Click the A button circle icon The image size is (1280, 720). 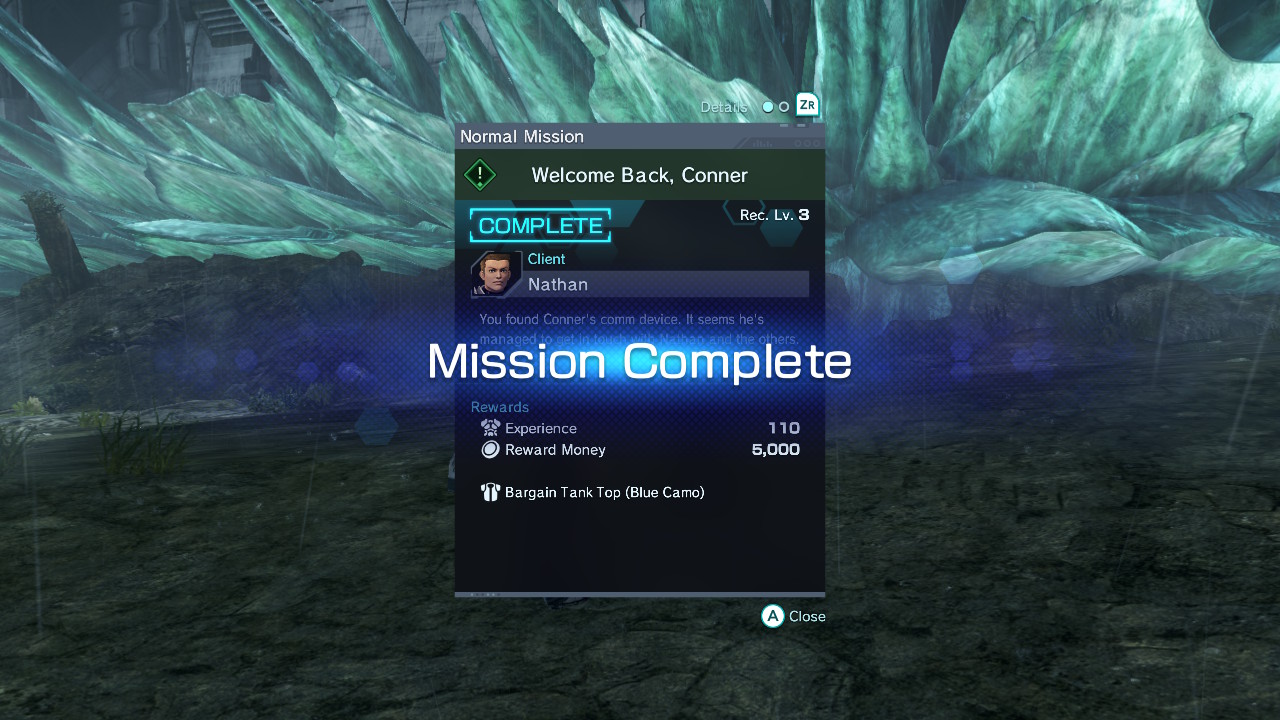pos(770,616)
